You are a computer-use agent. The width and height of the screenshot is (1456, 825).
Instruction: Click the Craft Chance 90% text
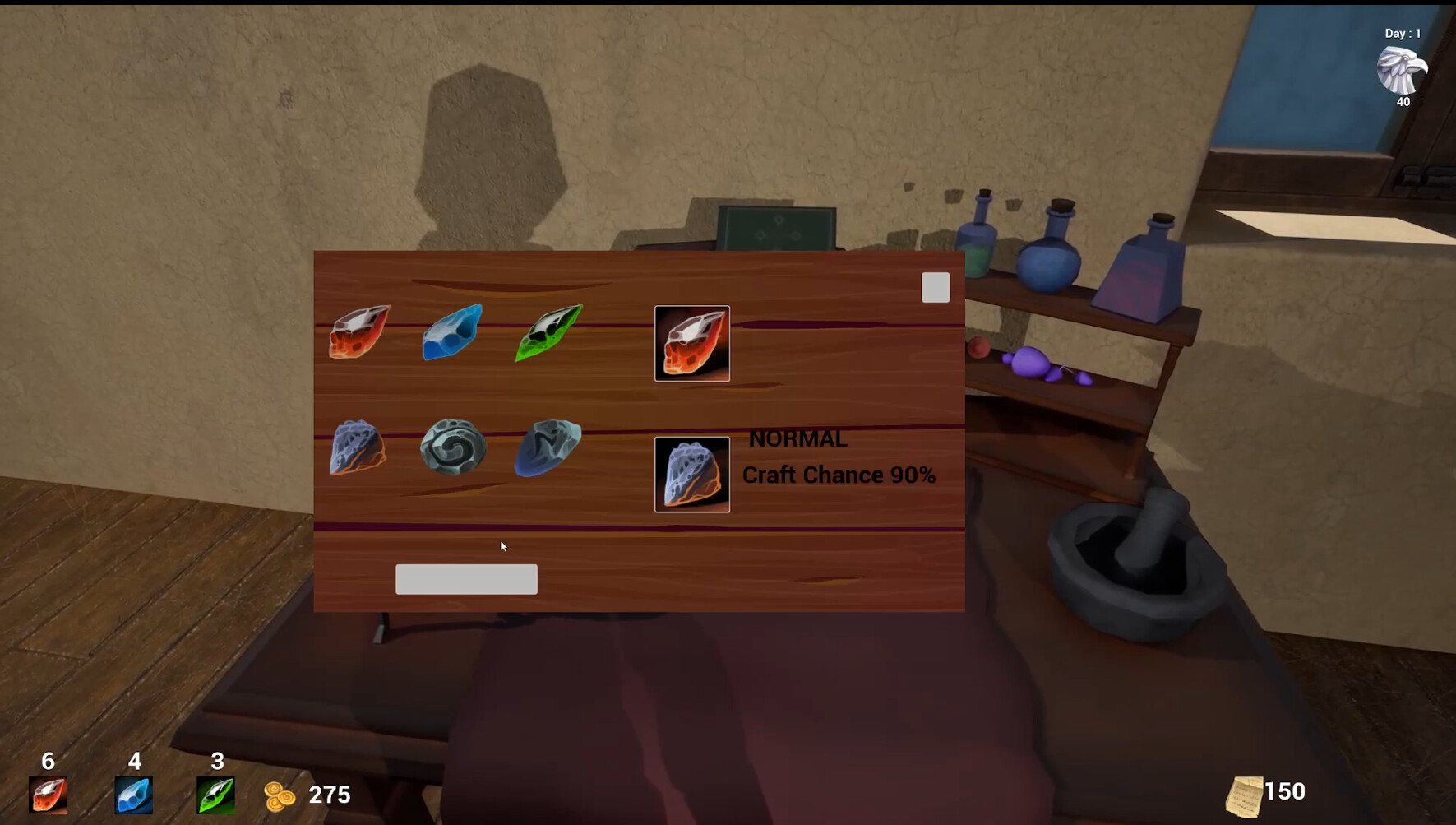tap(839, 475)
